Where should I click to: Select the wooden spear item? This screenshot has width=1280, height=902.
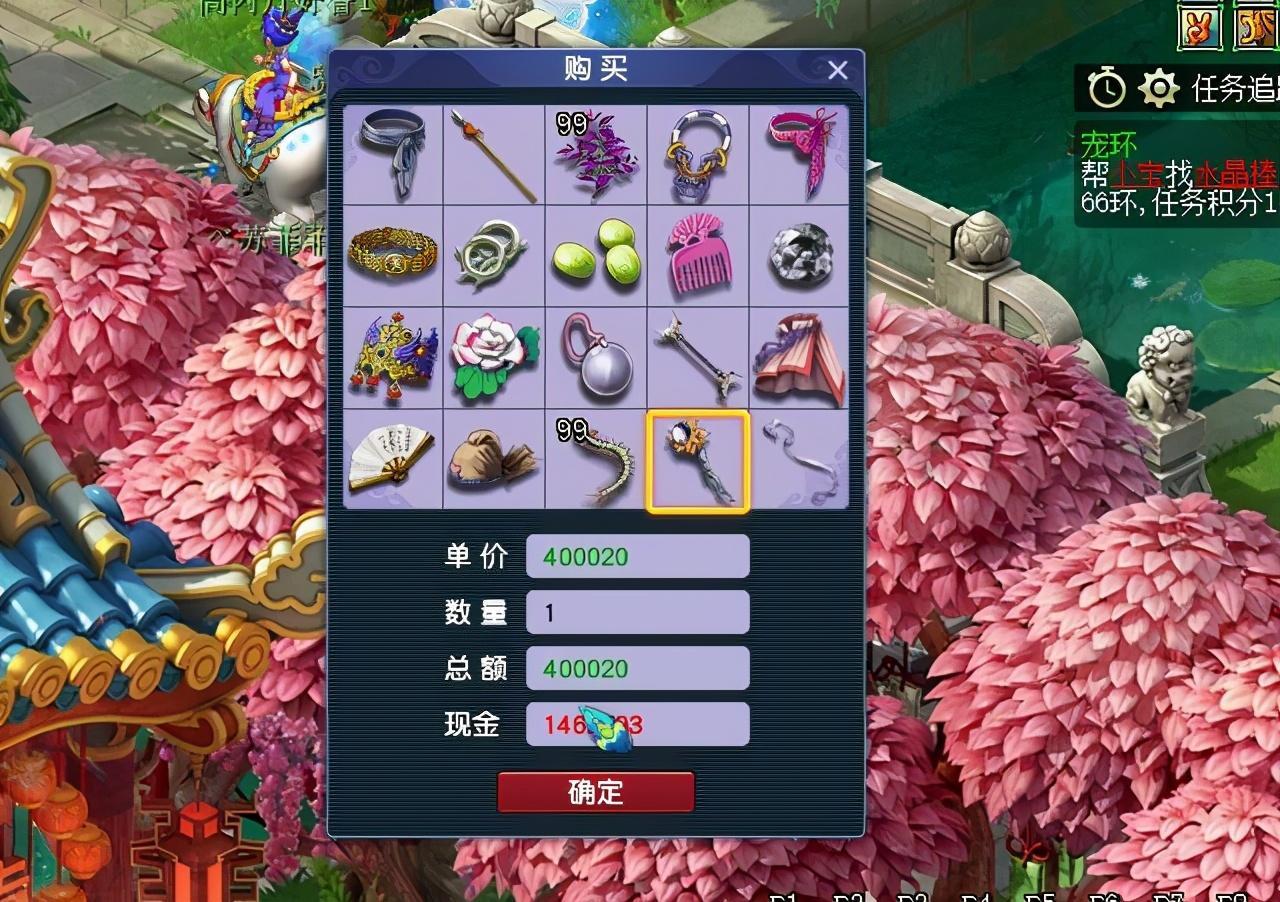[x=494, y=156]
